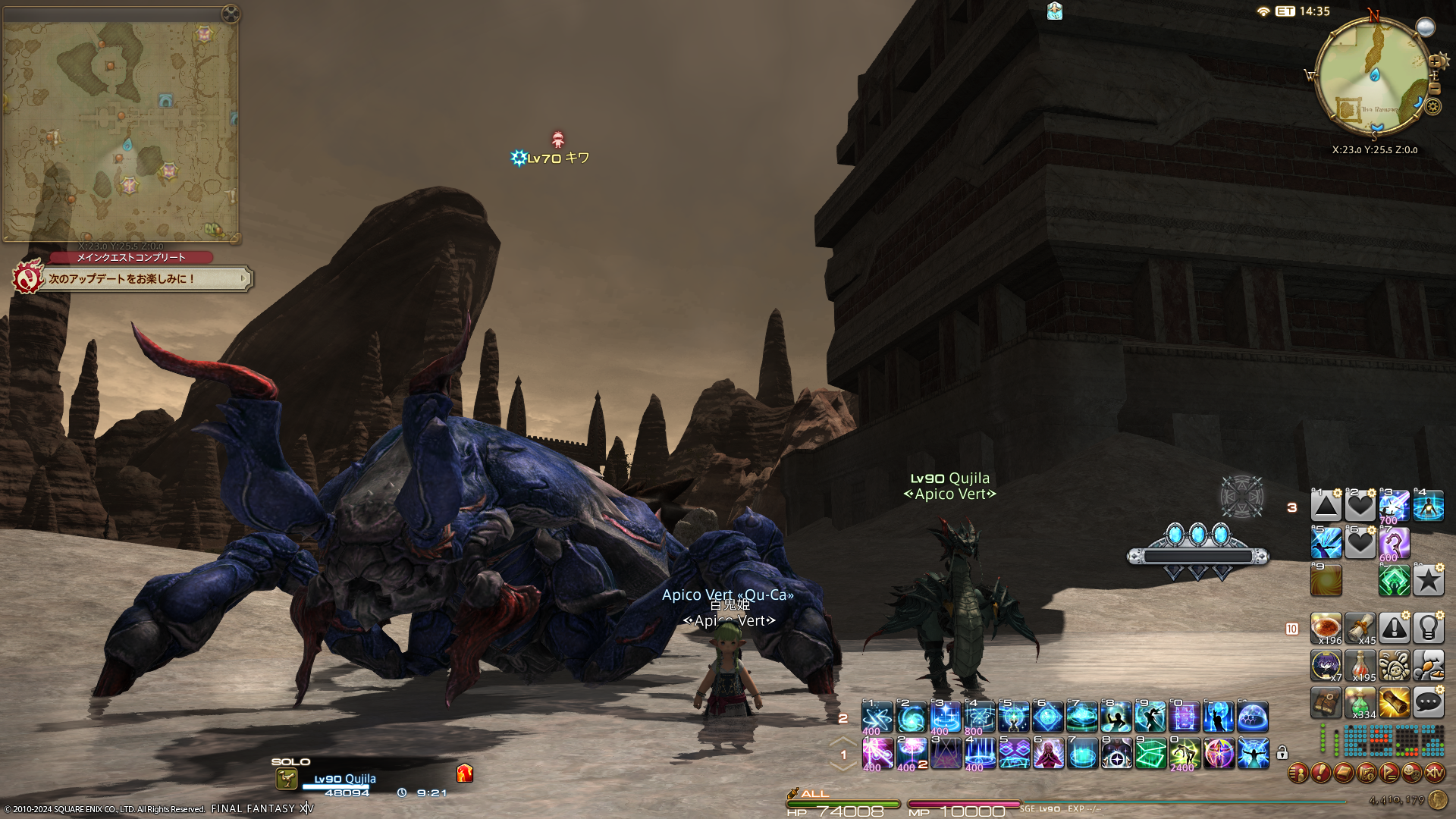This screenshot has height=819, width=1456.
Task: Open the character menu icon
Action: [1298, 773]
